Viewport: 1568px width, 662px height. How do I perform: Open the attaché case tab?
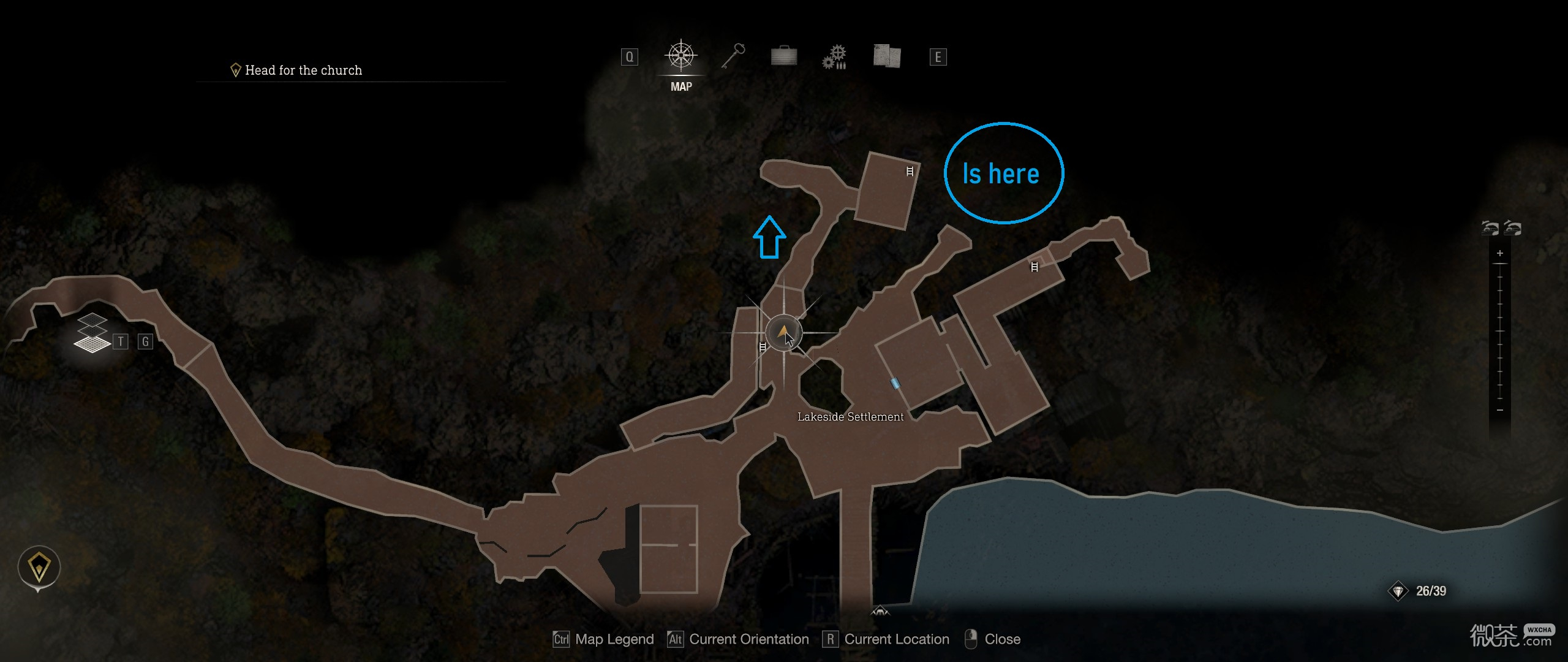784,56
